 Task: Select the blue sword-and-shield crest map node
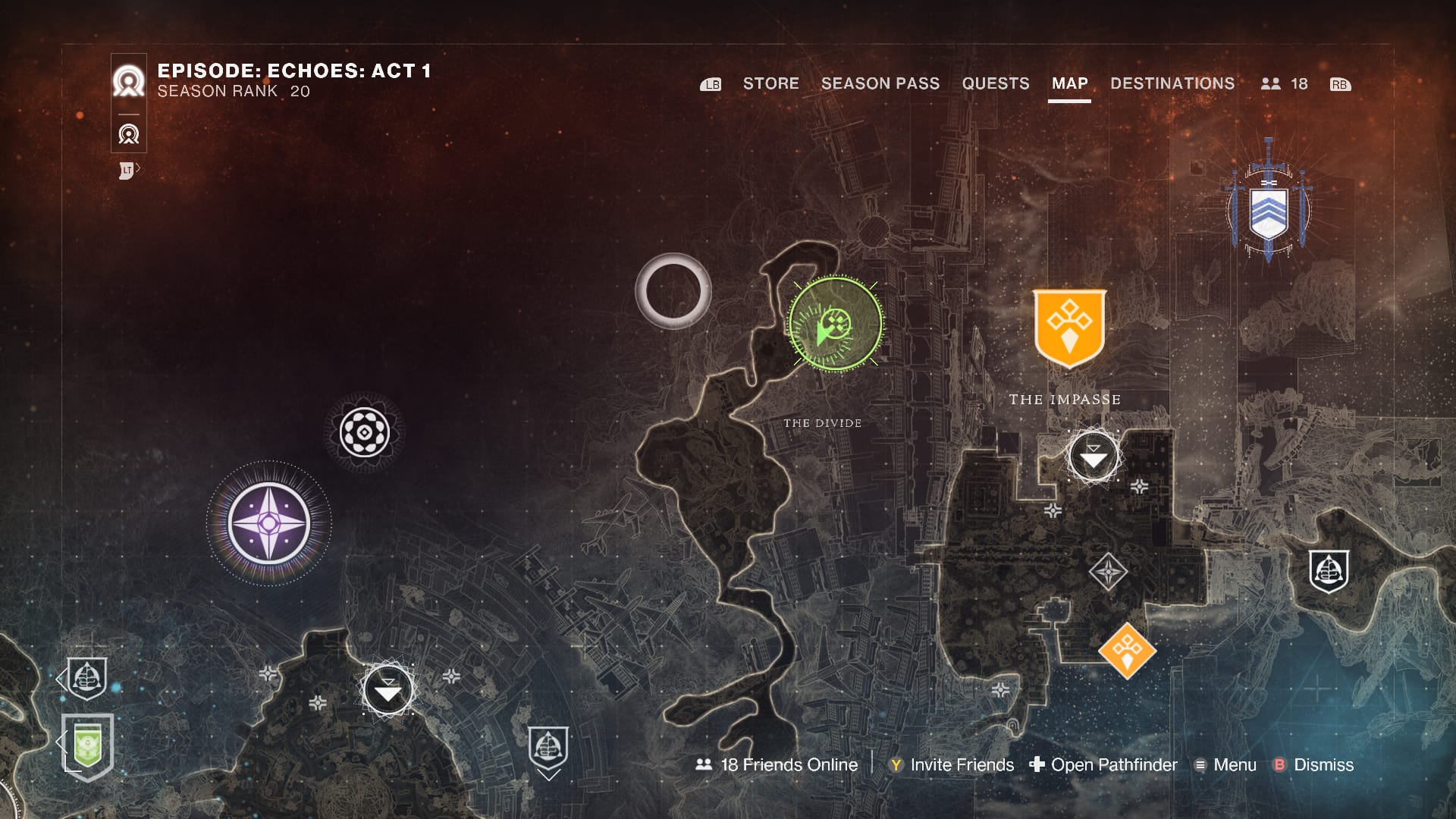pyautogui.click(x=1268, y=203)
